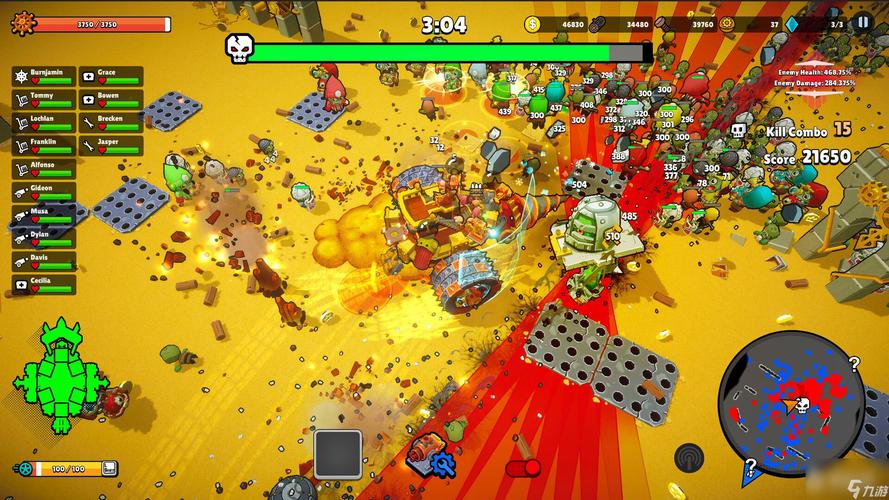
Task: Choose Musa's crew entry
Action: (43, 215)
